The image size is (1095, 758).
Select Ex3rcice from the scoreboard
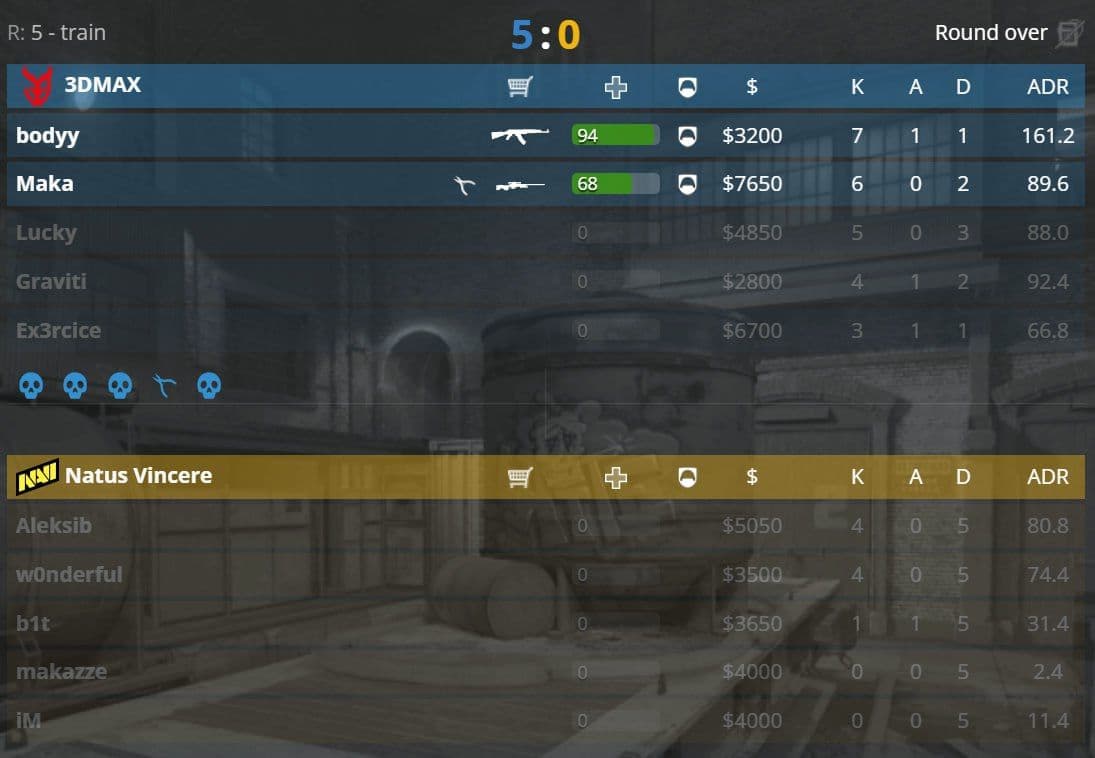pos(58,331)
